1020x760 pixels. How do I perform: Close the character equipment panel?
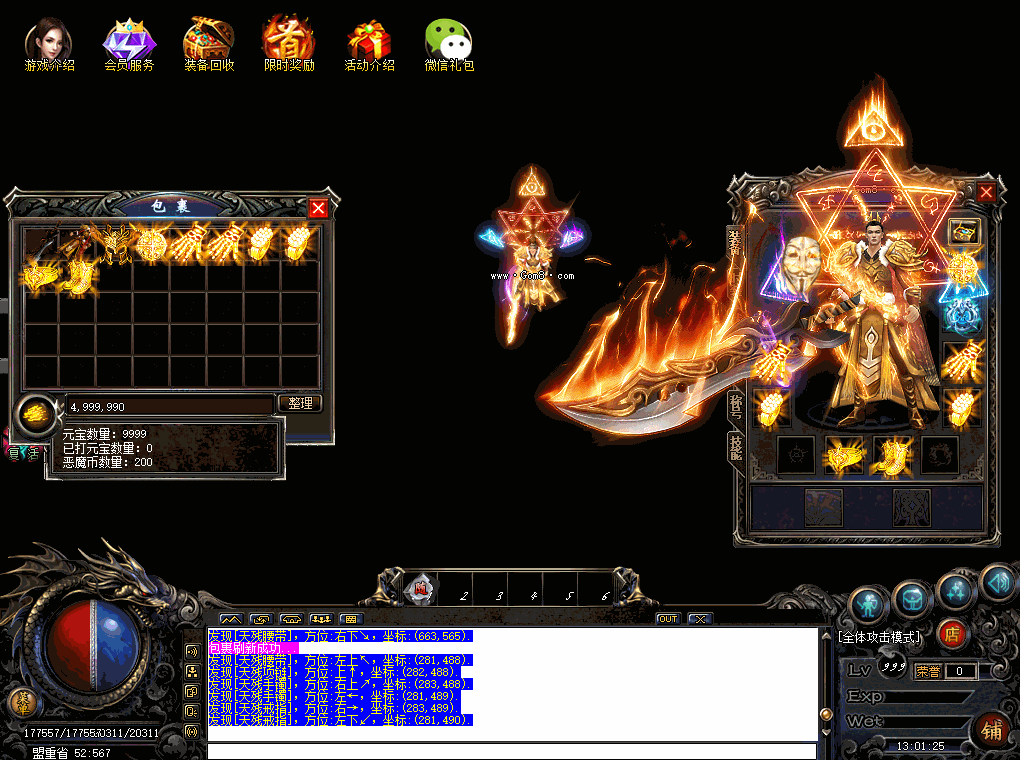(986, 192)
